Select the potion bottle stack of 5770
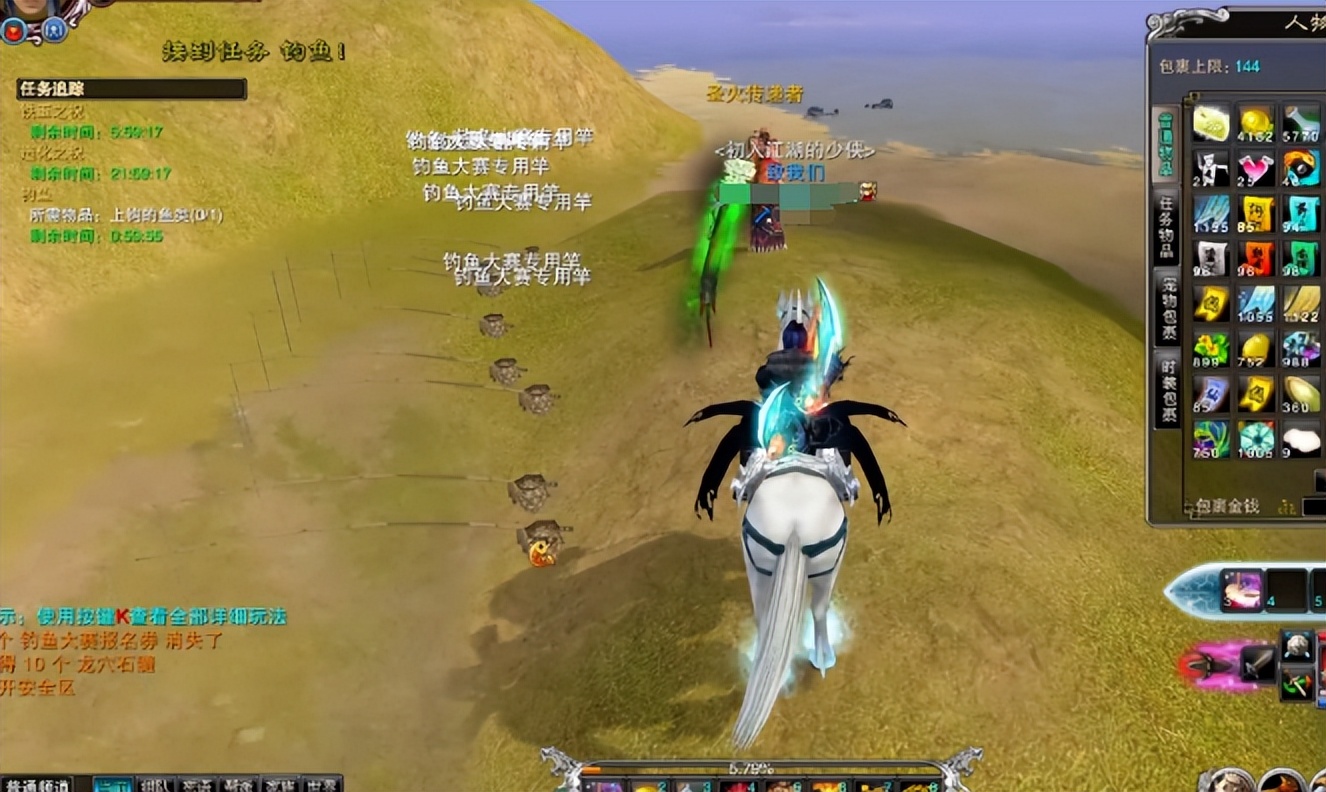Image resolution: width=1326 pixels, height=792 pixels. pos(1301,122)
